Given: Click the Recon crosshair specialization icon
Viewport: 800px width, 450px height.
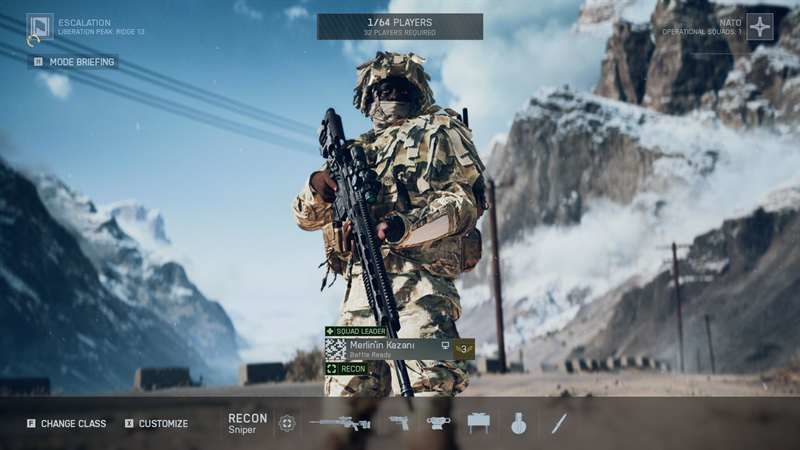Looking at the screenshot, I should pyautogui.click(x=287, y=423).
